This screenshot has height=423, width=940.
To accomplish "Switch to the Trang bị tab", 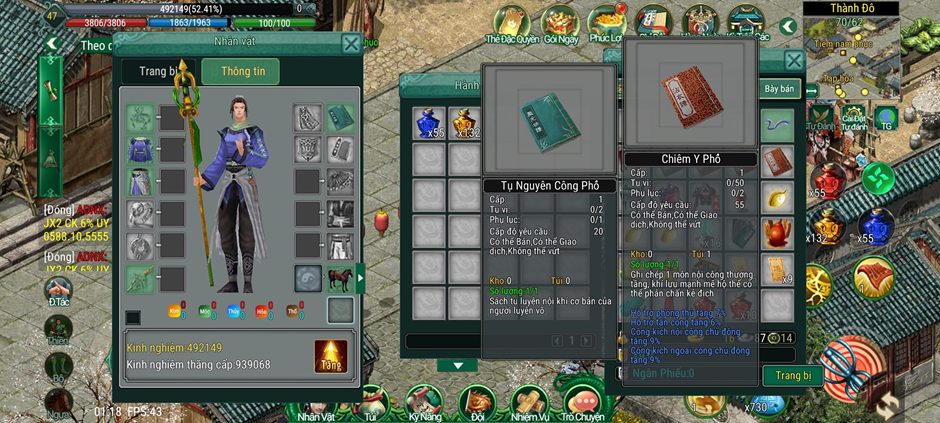I will click(160, 72).
